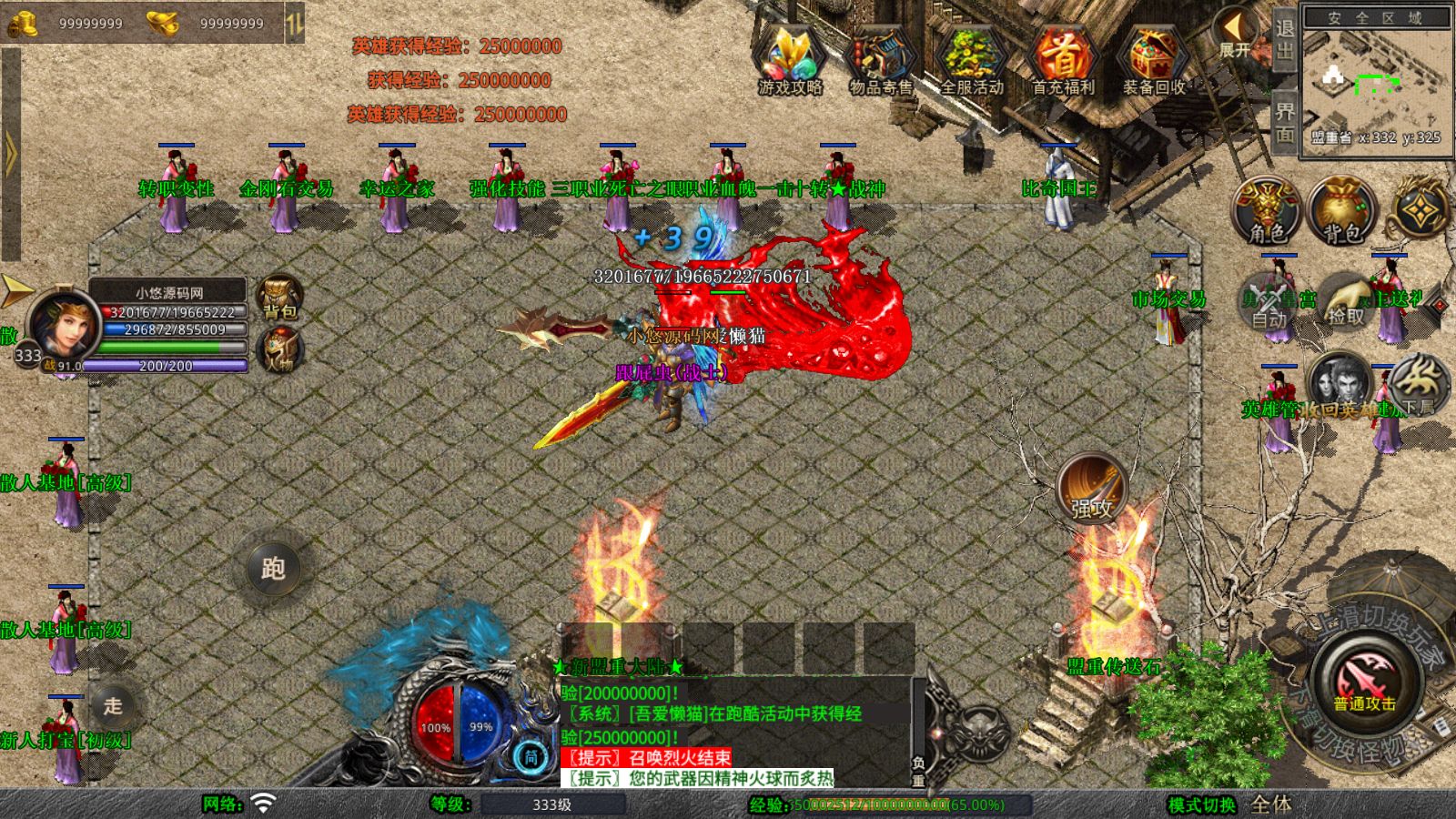The image size is (1456, 819).
Task: Toggle 自动 auto-combat button
Action: [1269, 302]
